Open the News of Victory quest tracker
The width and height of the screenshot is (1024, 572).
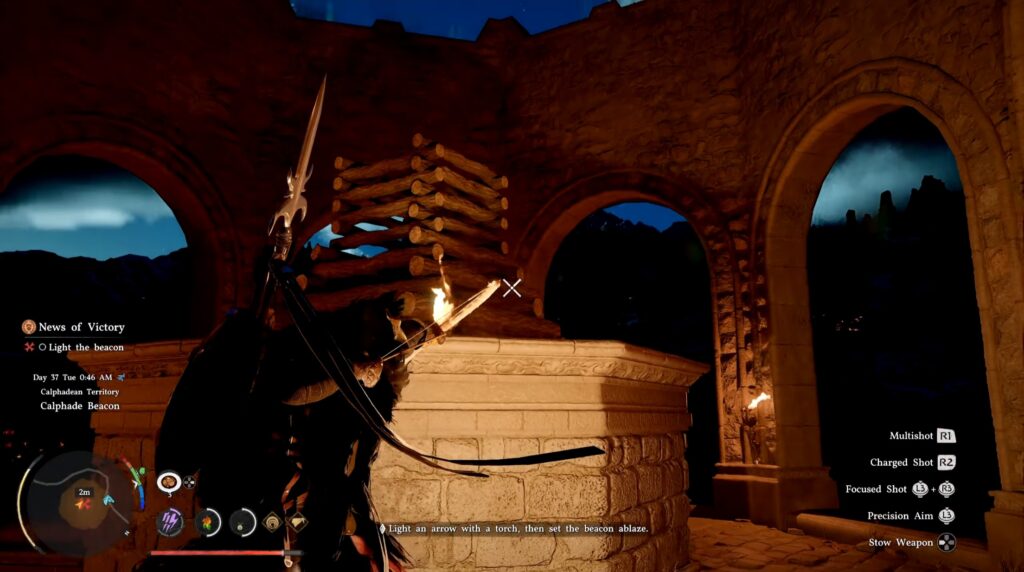point(81,327)
